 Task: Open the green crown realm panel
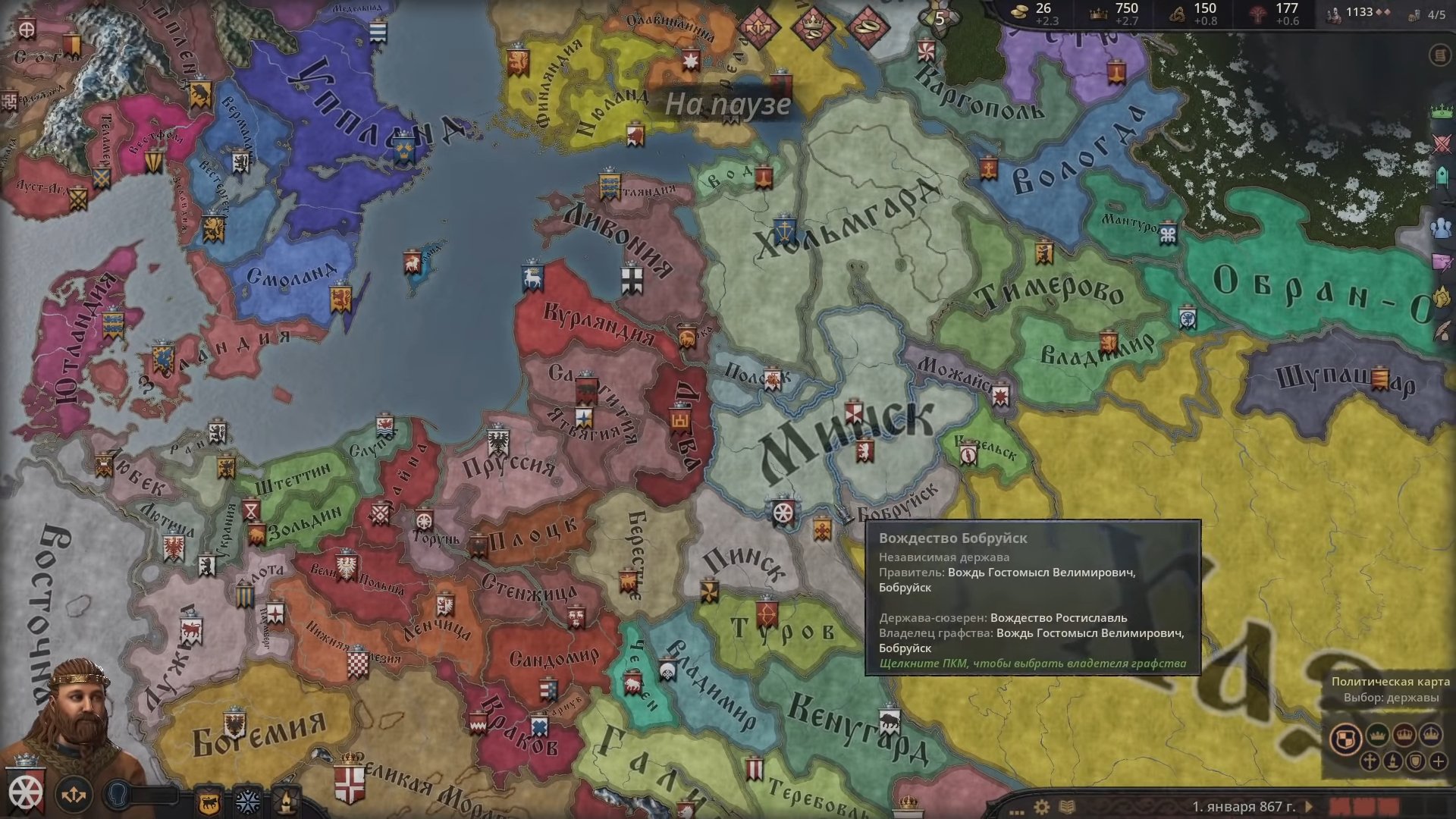coord(1441,111)
